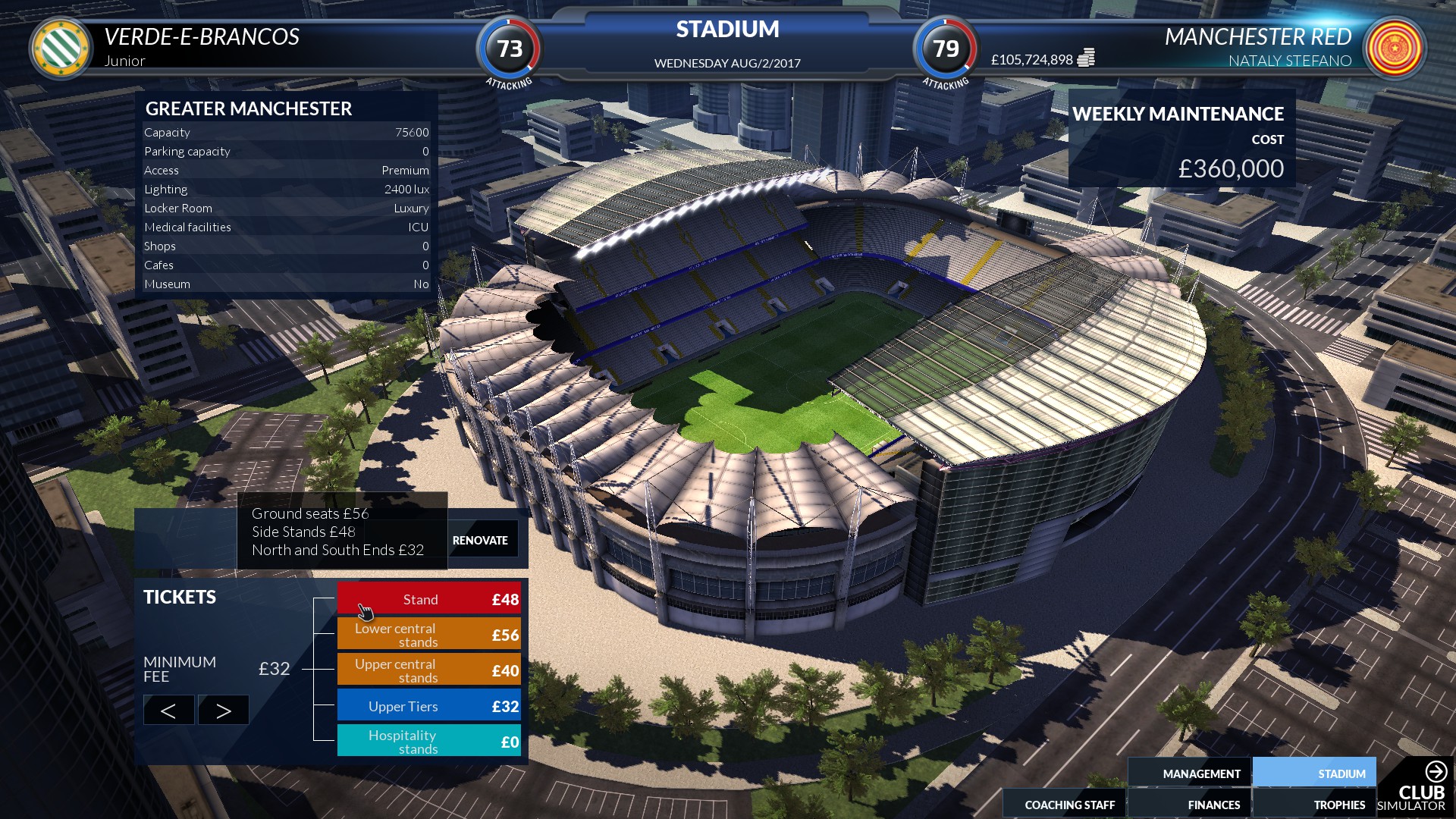1456x819 pixels.
Task: Select the blue Upper Tiers £32 bar
Action: [428, 706]
